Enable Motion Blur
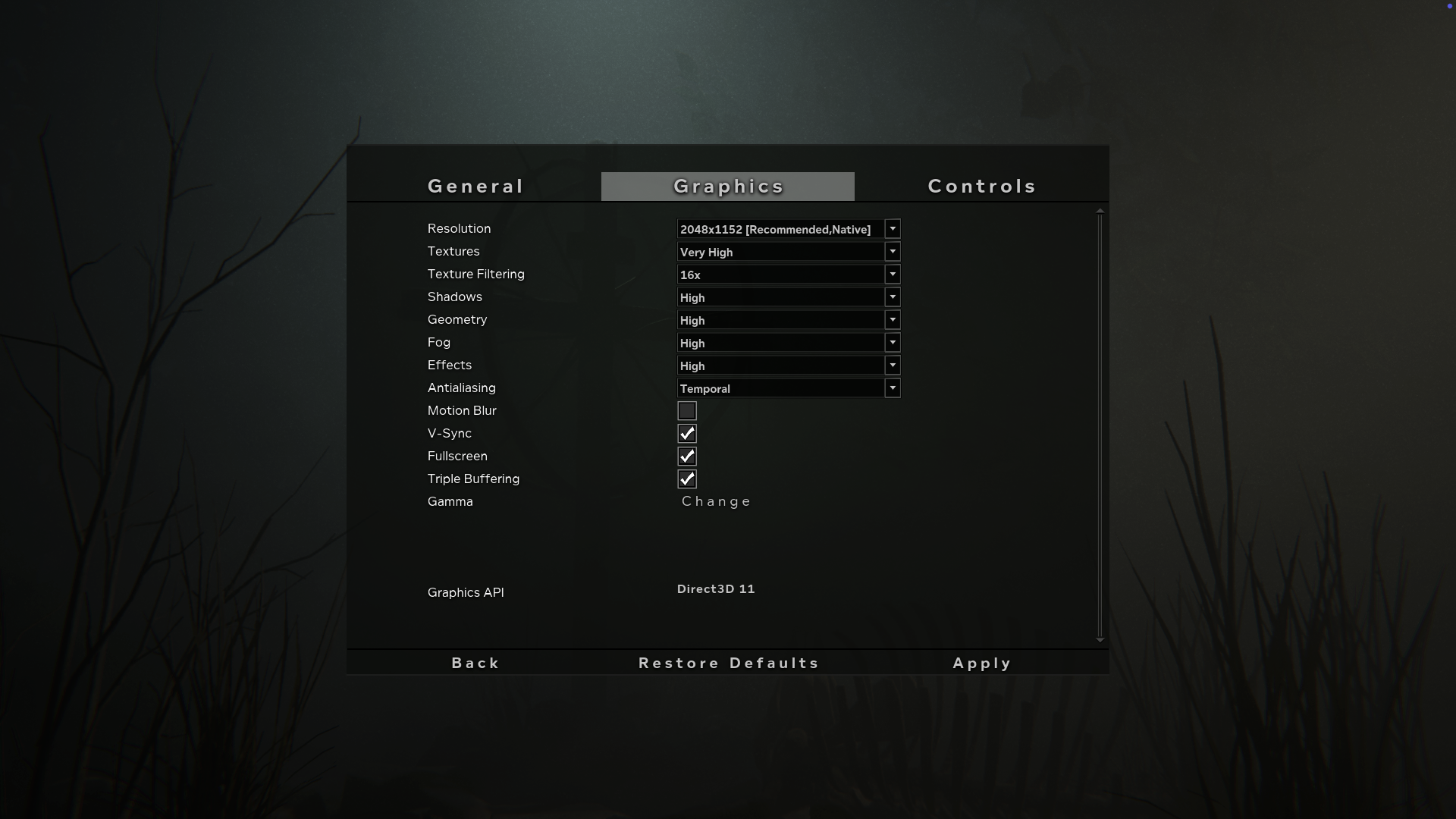This screenshot has width=1456, height=819. (x=687, y=410)
